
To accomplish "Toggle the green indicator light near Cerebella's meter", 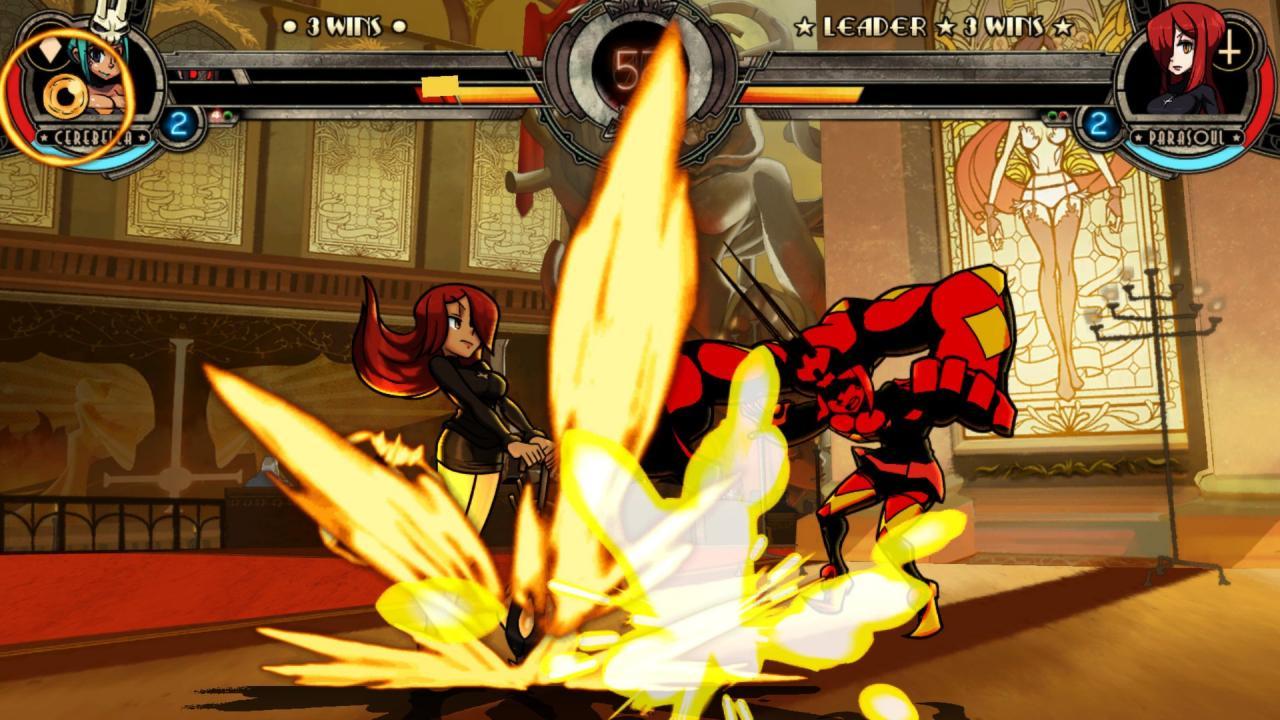I will 228,114.
